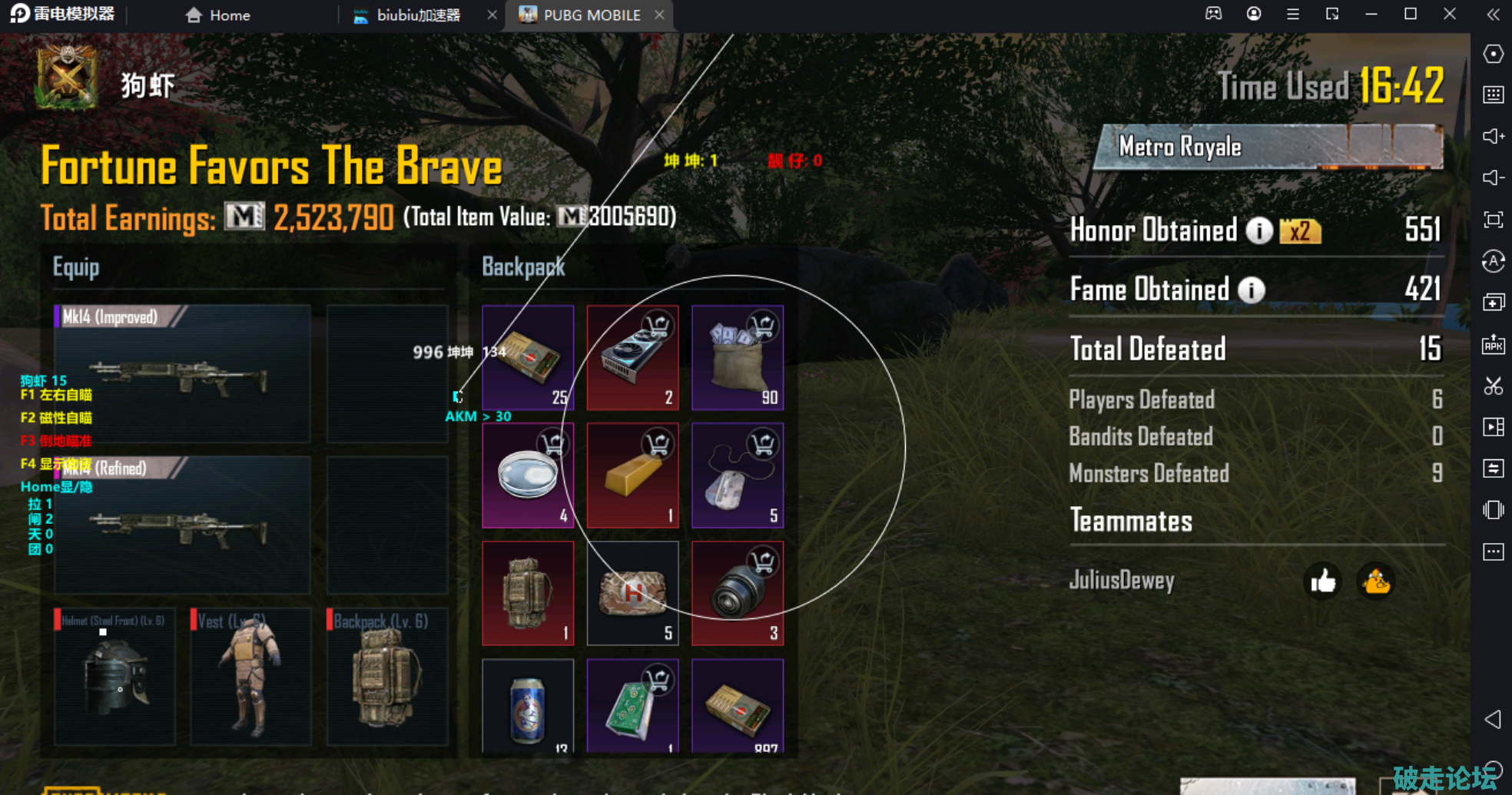This screenshot has height=795, width=1512.
Task: Select the first aid kit backpack item
Action: pyautogui.click(x=632, y=593)
